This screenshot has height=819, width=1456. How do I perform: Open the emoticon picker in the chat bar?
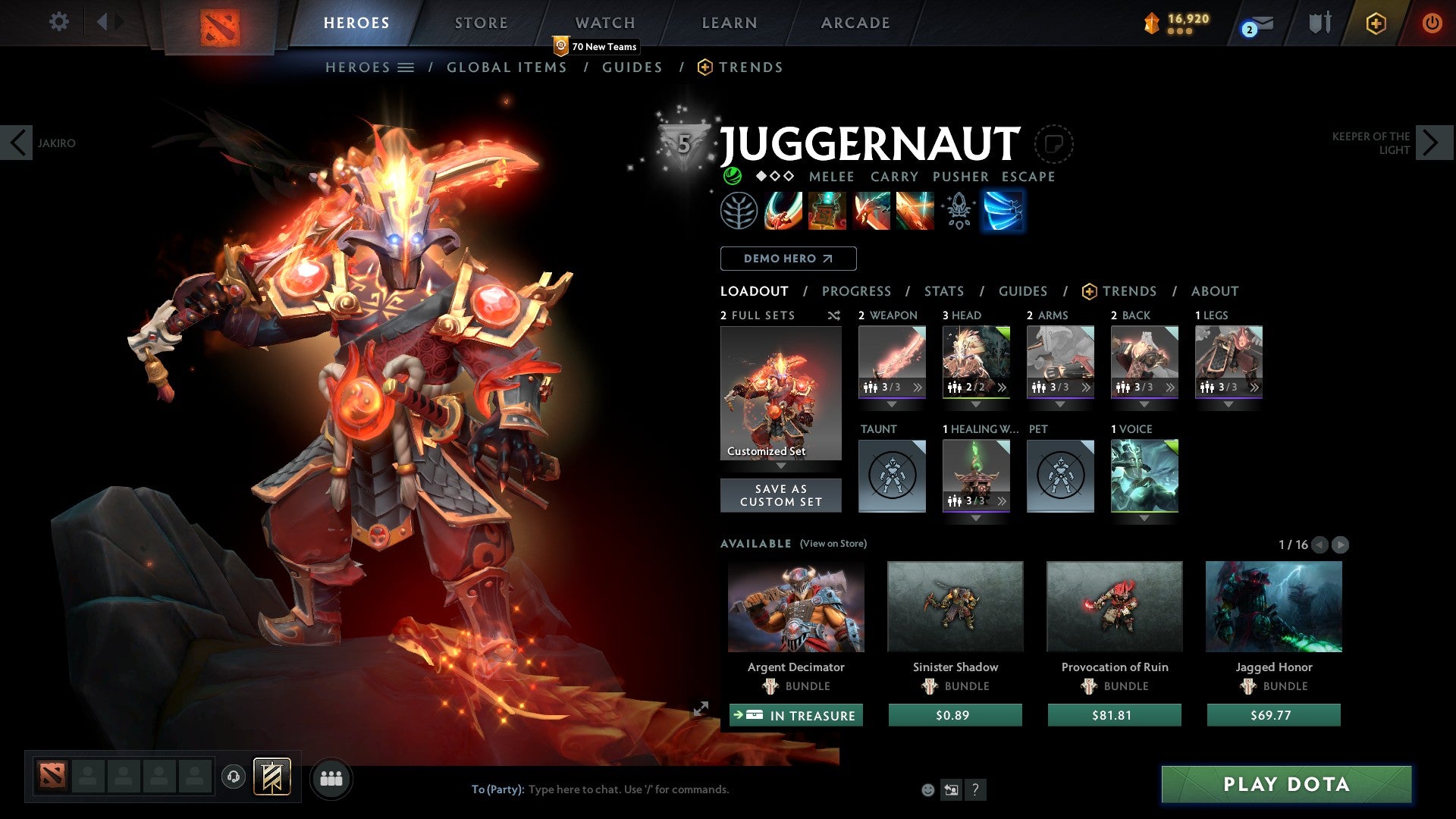(x=927, y=789)
